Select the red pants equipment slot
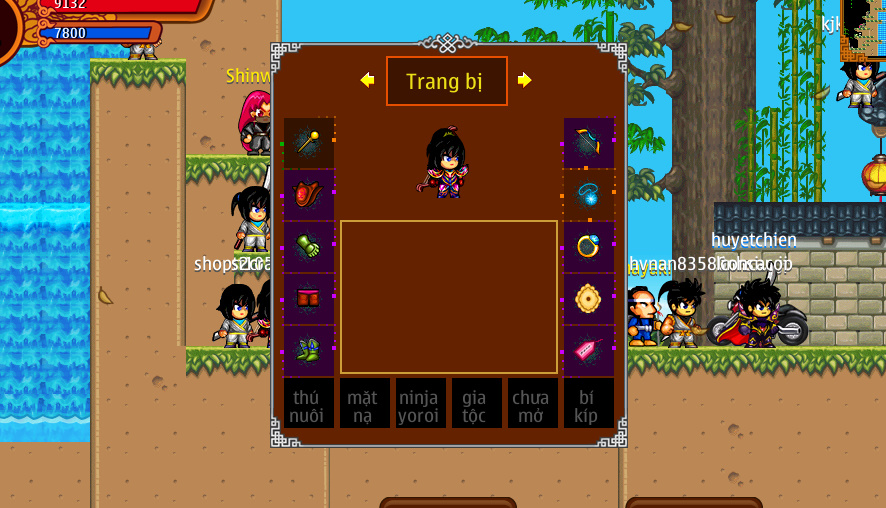The image size is (886, 508). click(308, 299)
